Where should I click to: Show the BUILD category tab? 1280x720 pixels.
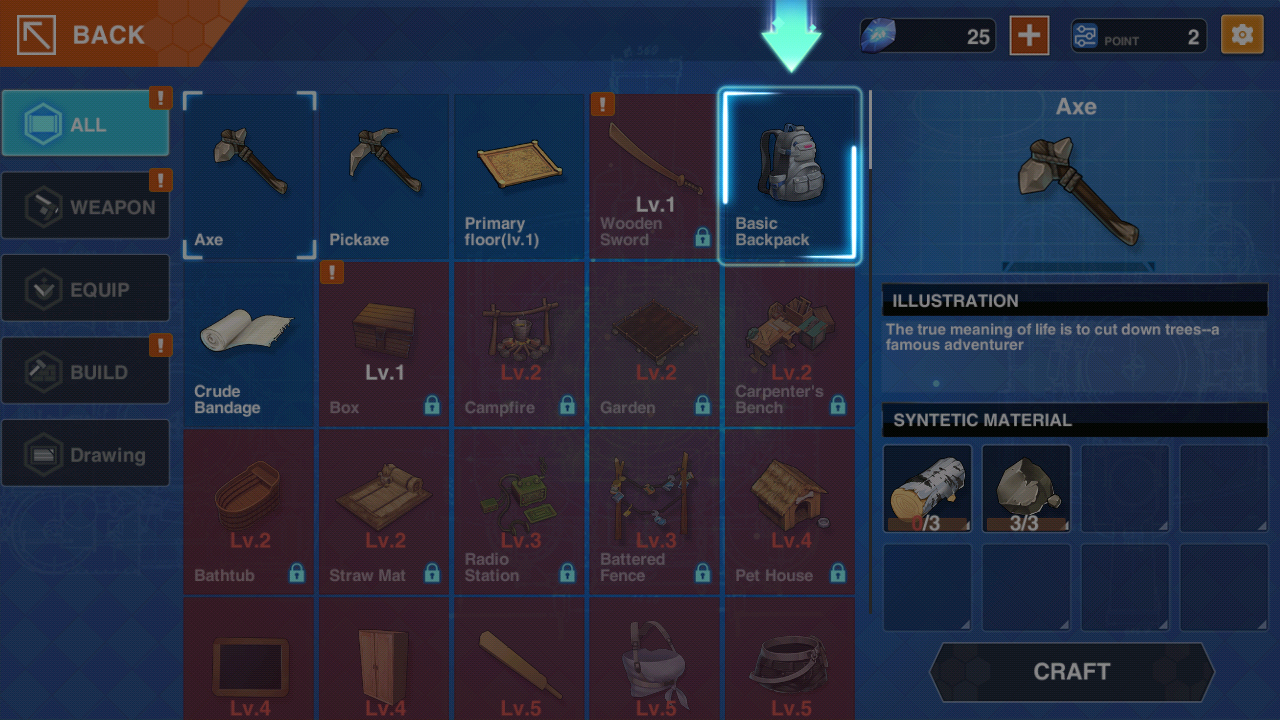pos(86,371)
